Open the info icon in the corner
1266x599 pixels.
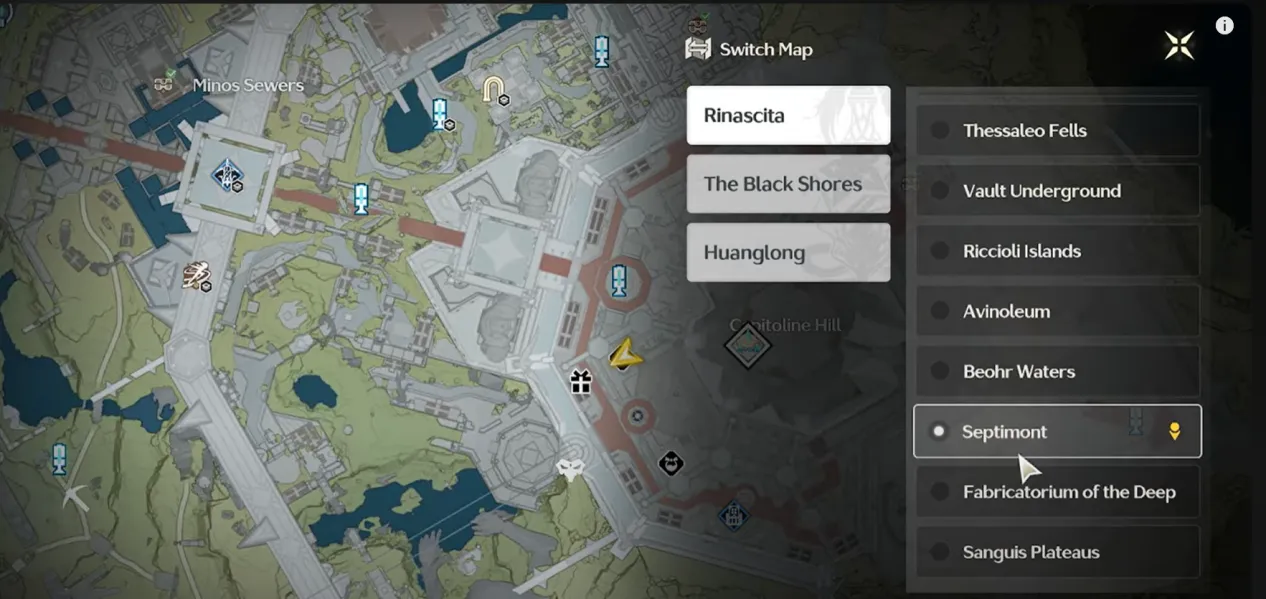click(1224, 26)
